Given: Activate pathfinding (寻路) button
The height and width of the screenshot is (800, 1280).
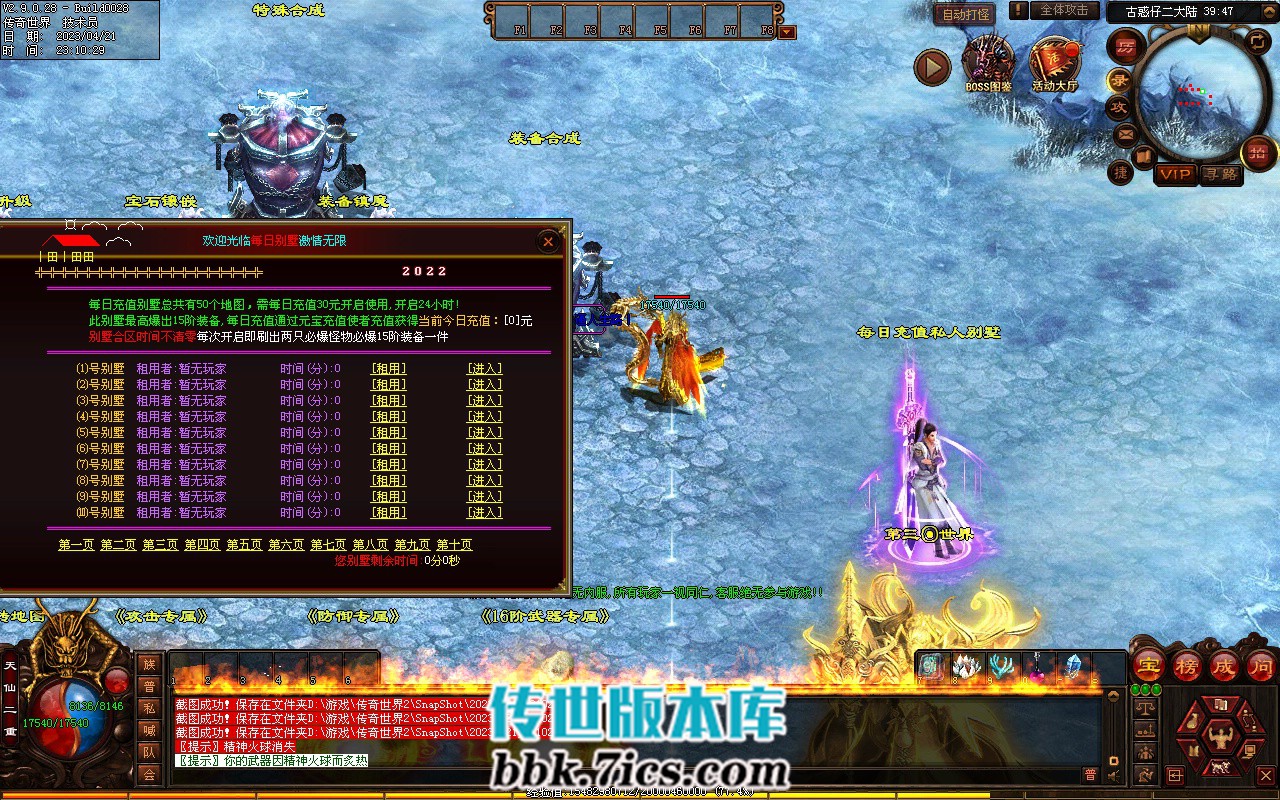Looking at the screenshot, I should [x=1220, y=174].
